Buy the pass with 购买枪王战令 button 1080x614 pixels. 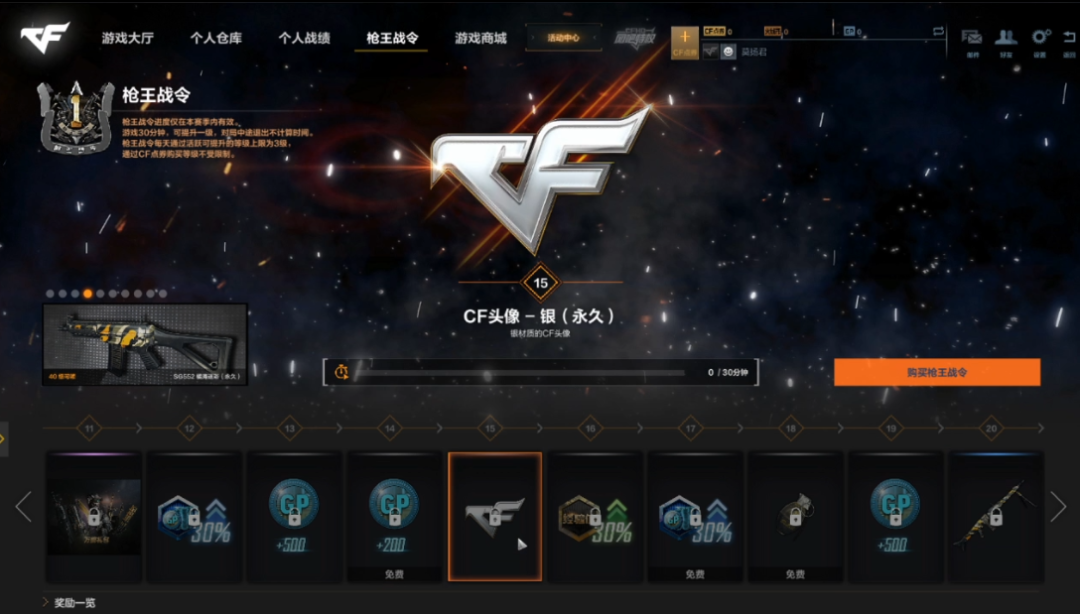pyautogui.click(x=937, y=372)
